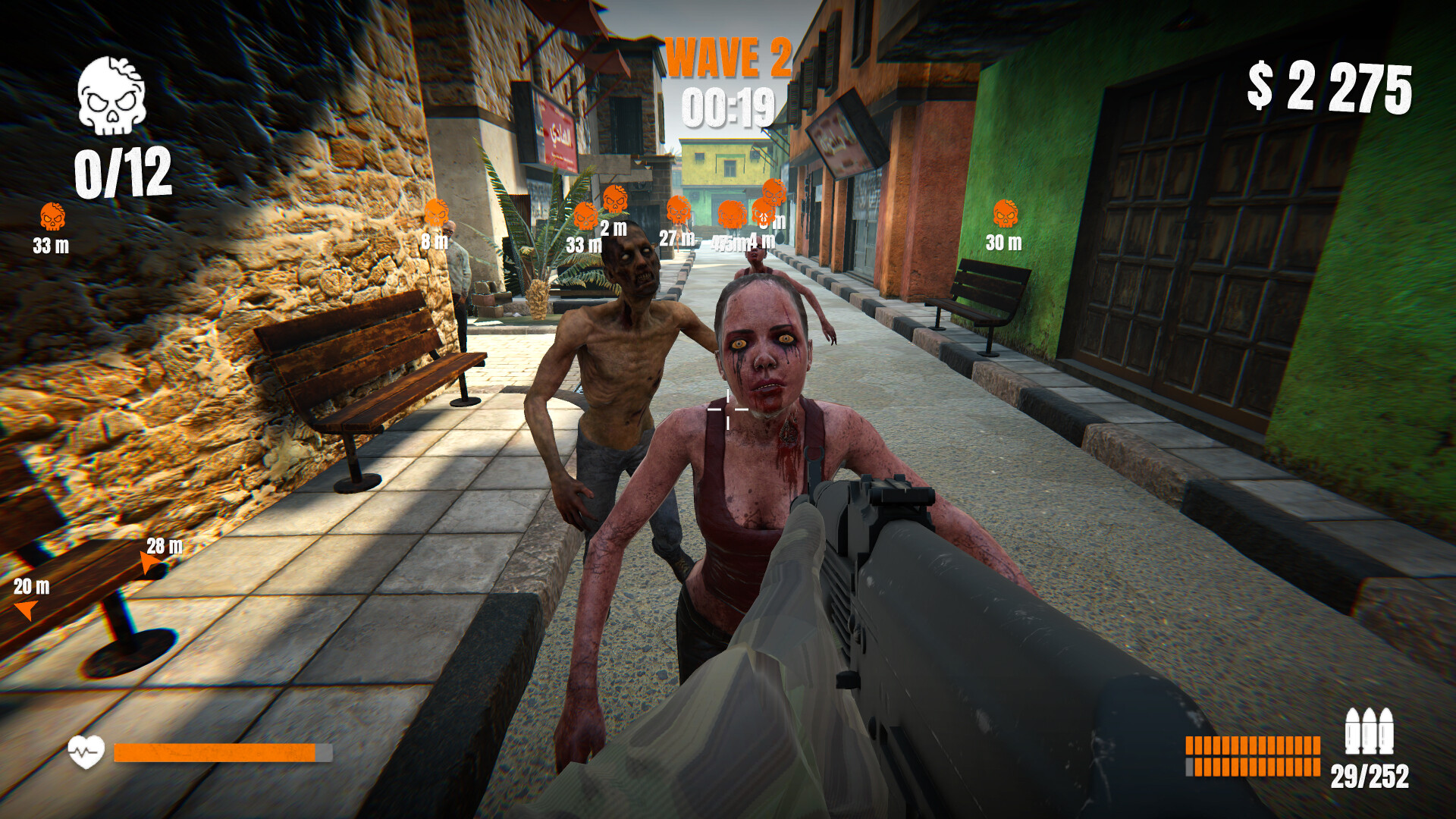Select the 28 m orange arrow marker
The image size is (1456, 819).
(x=149, y=559)
